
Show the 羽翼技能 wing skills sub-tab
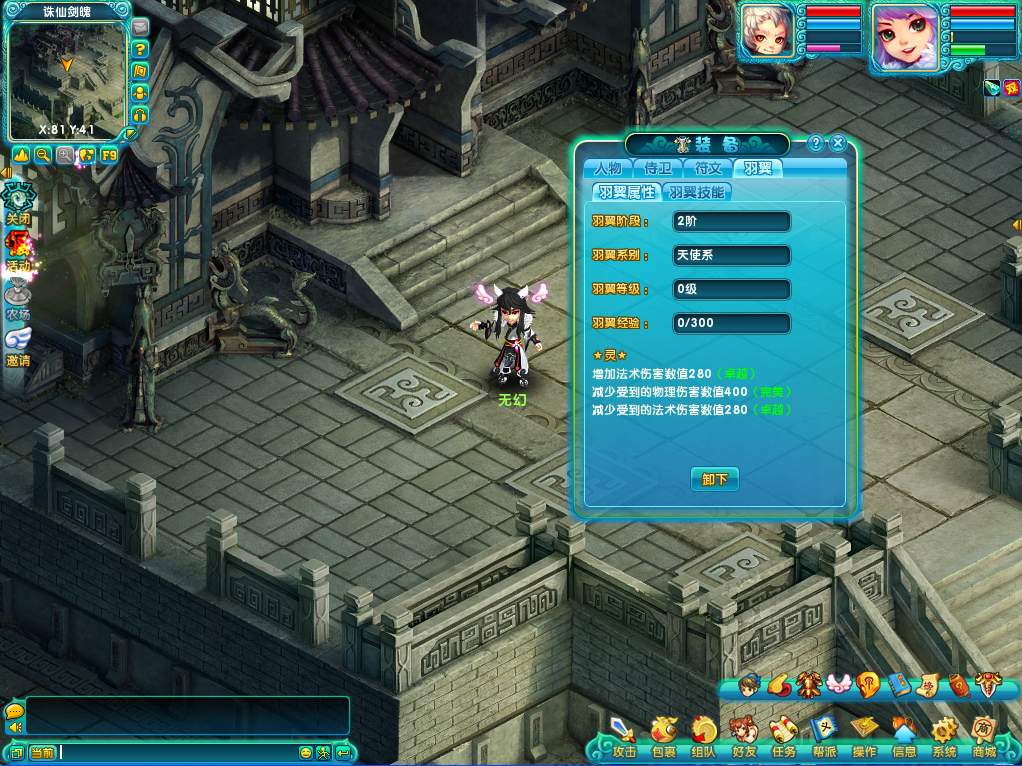coord(697,192)
